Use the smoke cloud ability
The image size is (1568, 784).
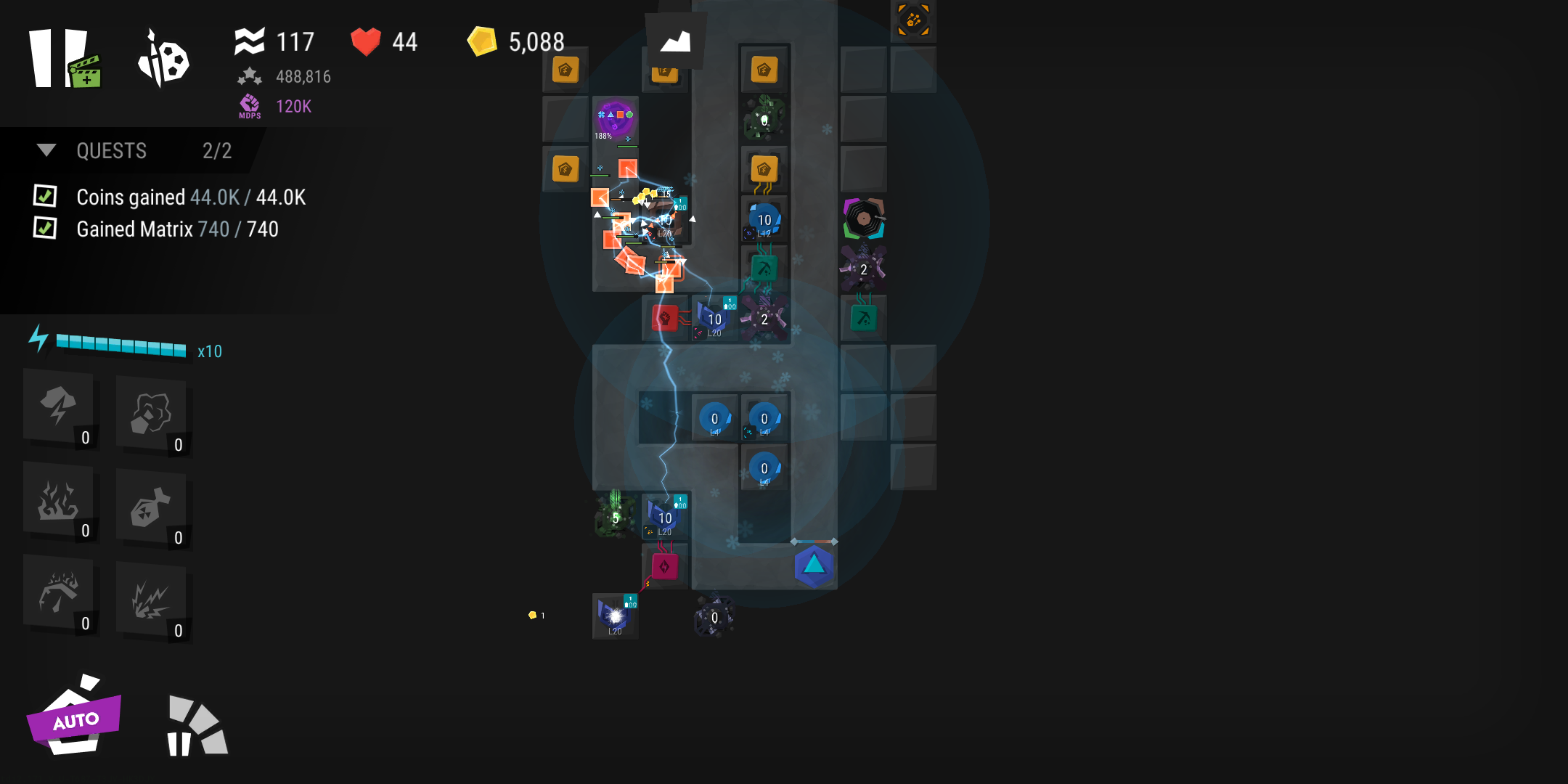point(151,414)
